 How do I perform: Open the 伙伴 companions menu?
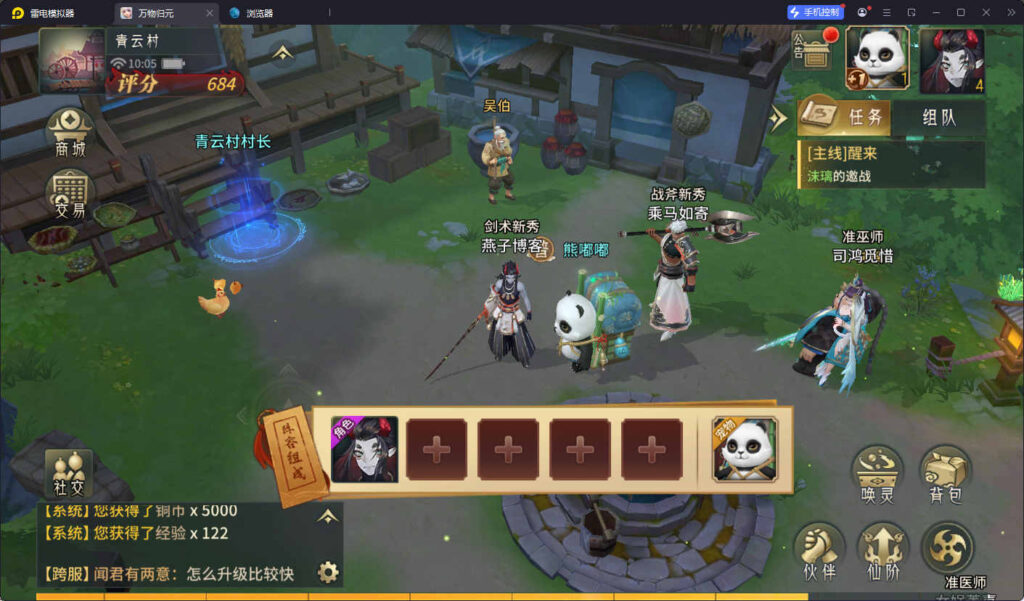pos(819,551)
